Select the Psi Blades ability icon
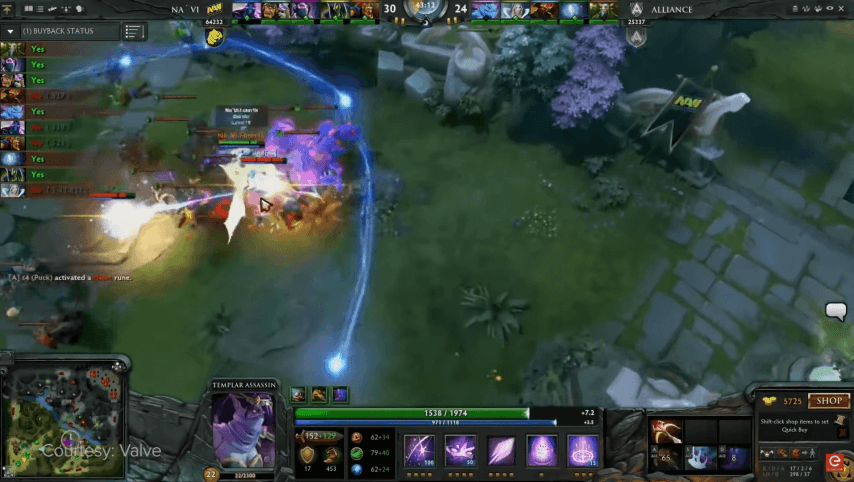854x482 pixels. 500,450
